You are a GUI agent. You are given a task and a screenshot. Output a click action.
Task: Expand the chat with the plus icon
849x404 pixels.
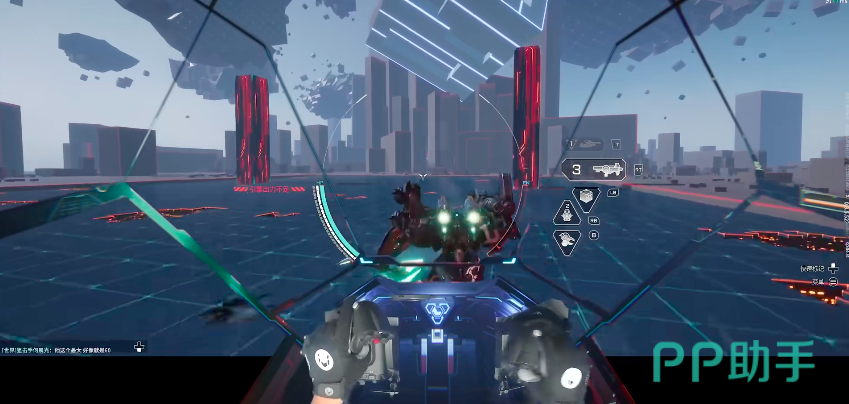point(139,348)
